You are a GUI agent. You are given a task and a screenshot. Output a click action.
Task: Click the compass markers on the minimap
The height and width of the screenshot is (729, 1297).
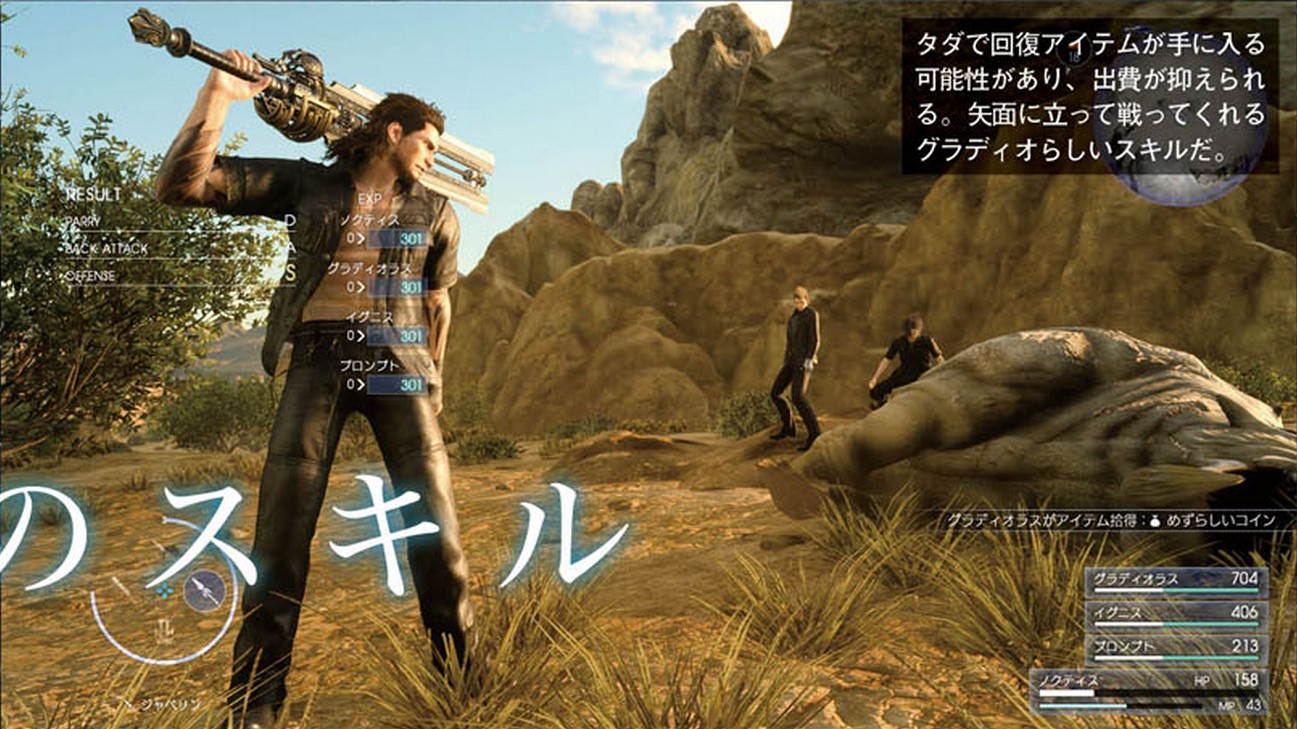click(x=165, y=589)
